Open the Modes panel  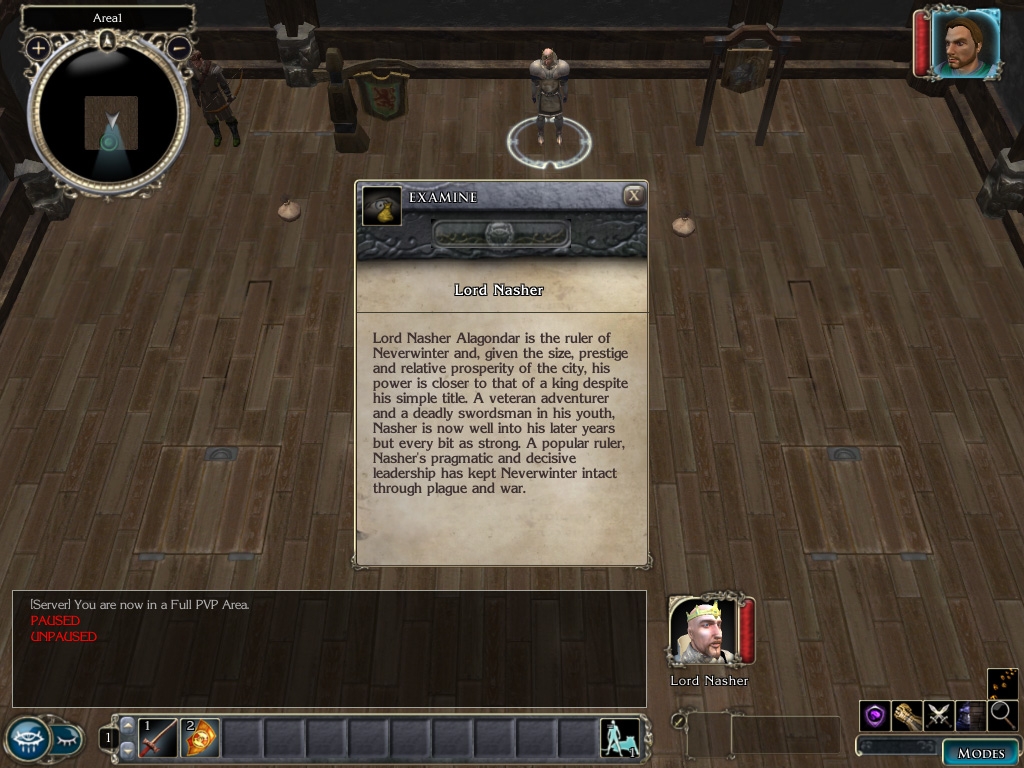coord(980,753)
